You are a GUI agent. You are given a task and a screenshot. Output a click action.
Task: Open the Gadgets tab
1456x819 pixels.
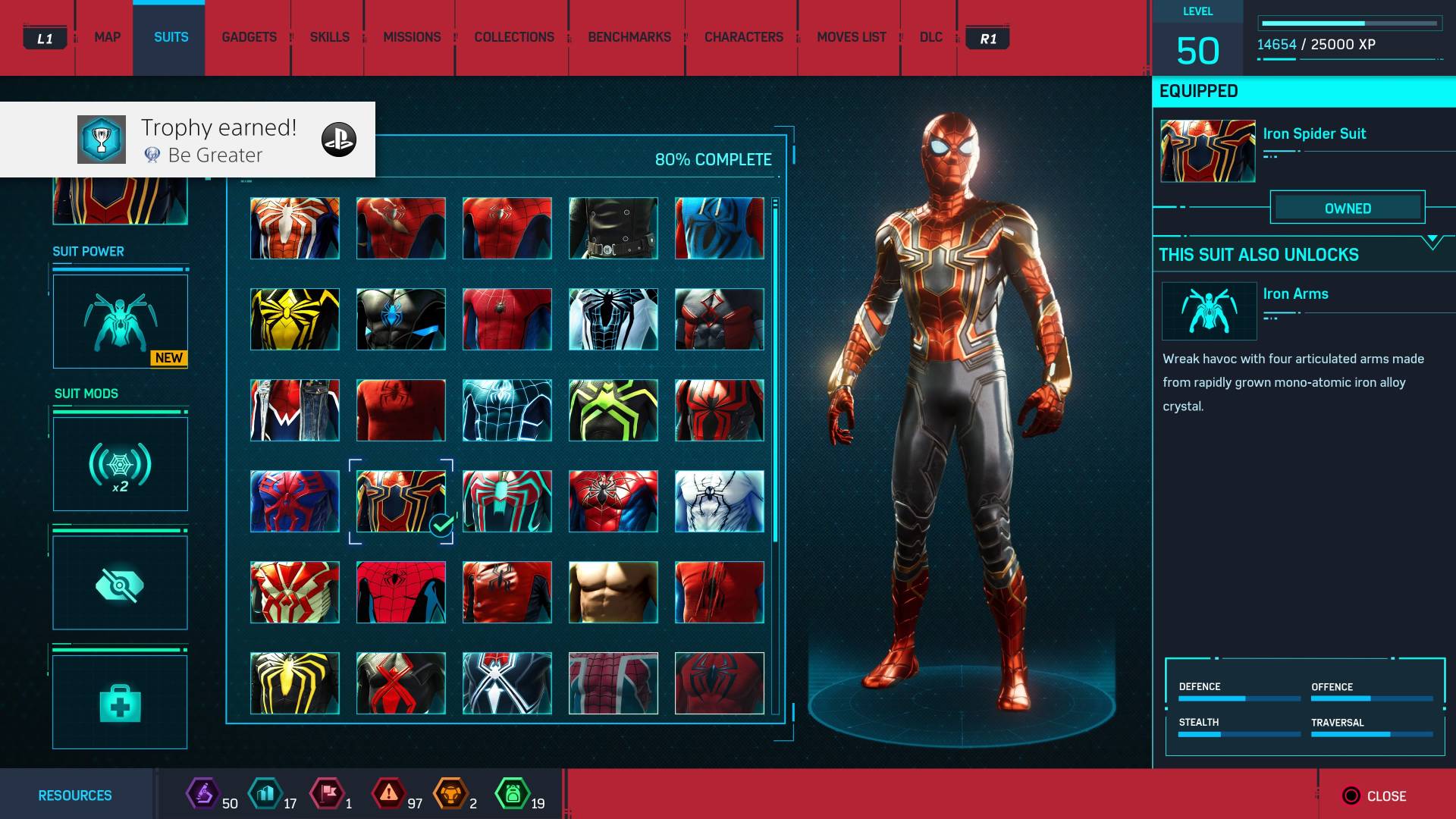pyautogui.click(x=249, y=37)
